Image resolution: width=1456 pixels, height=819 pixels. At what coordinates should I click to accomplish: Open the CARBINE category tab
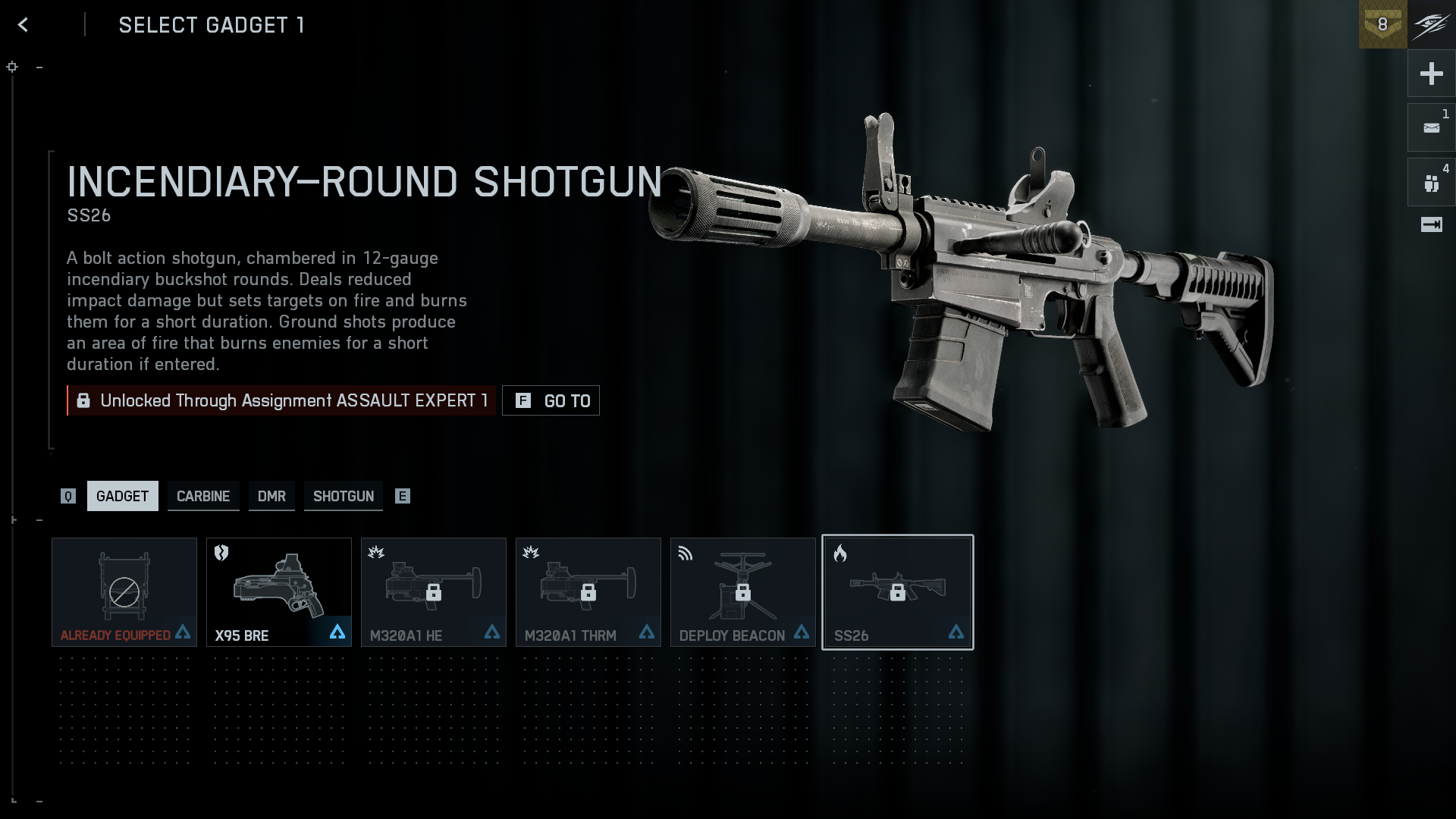(203, 496)
